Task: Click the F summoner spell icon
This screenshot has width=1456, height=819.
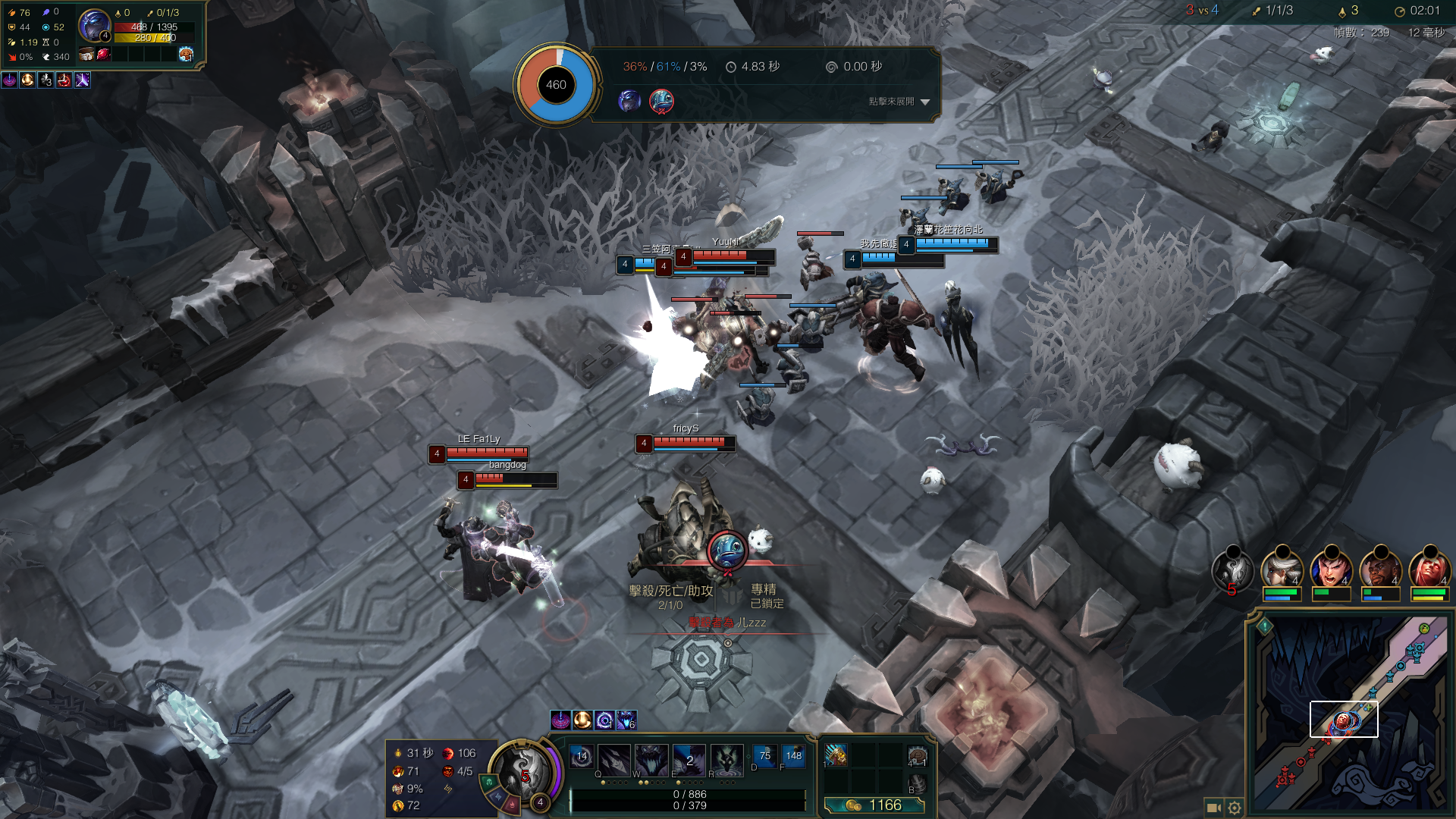Action: (x=793, y=756)
